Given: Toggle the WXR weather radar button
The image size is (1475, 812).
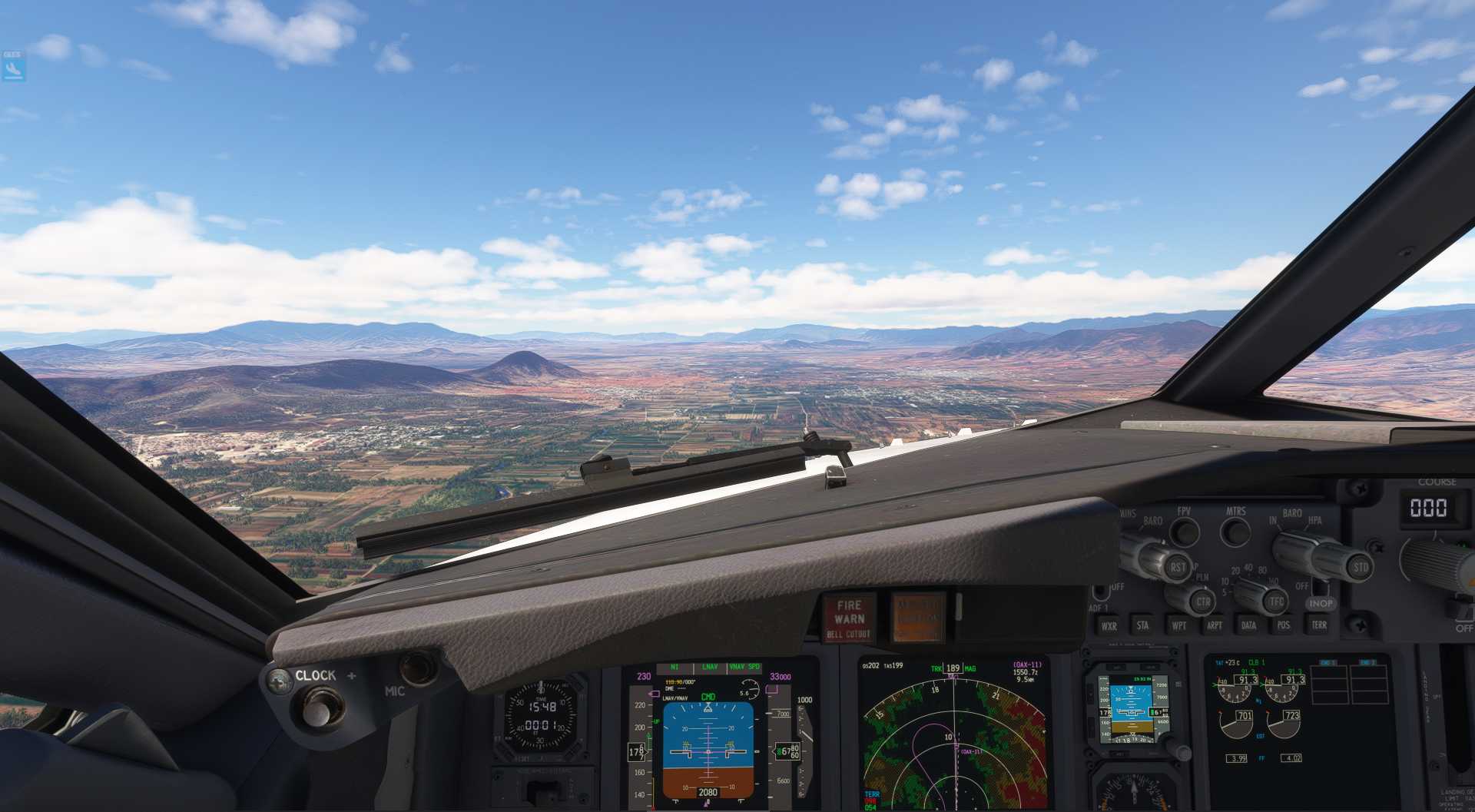Looking at the screenshot, I should point(1109,625).
